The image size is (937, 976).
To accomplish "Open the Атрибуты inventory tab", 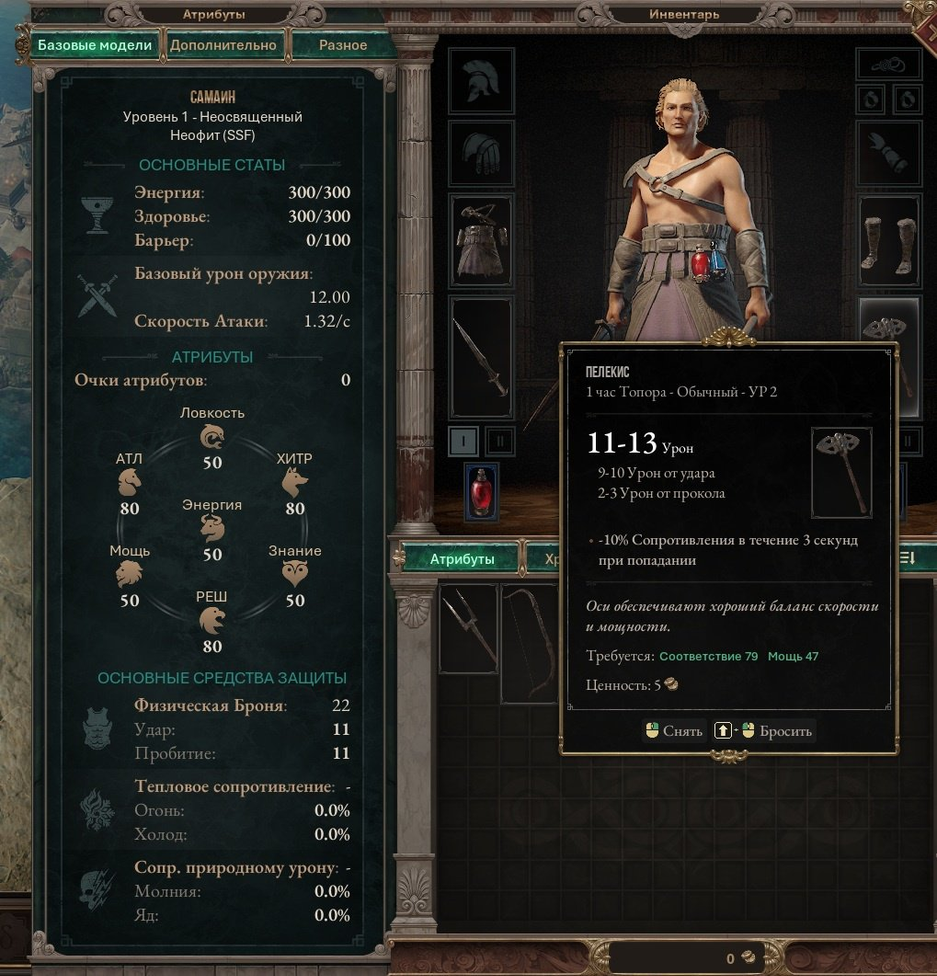I will (462, 559).
